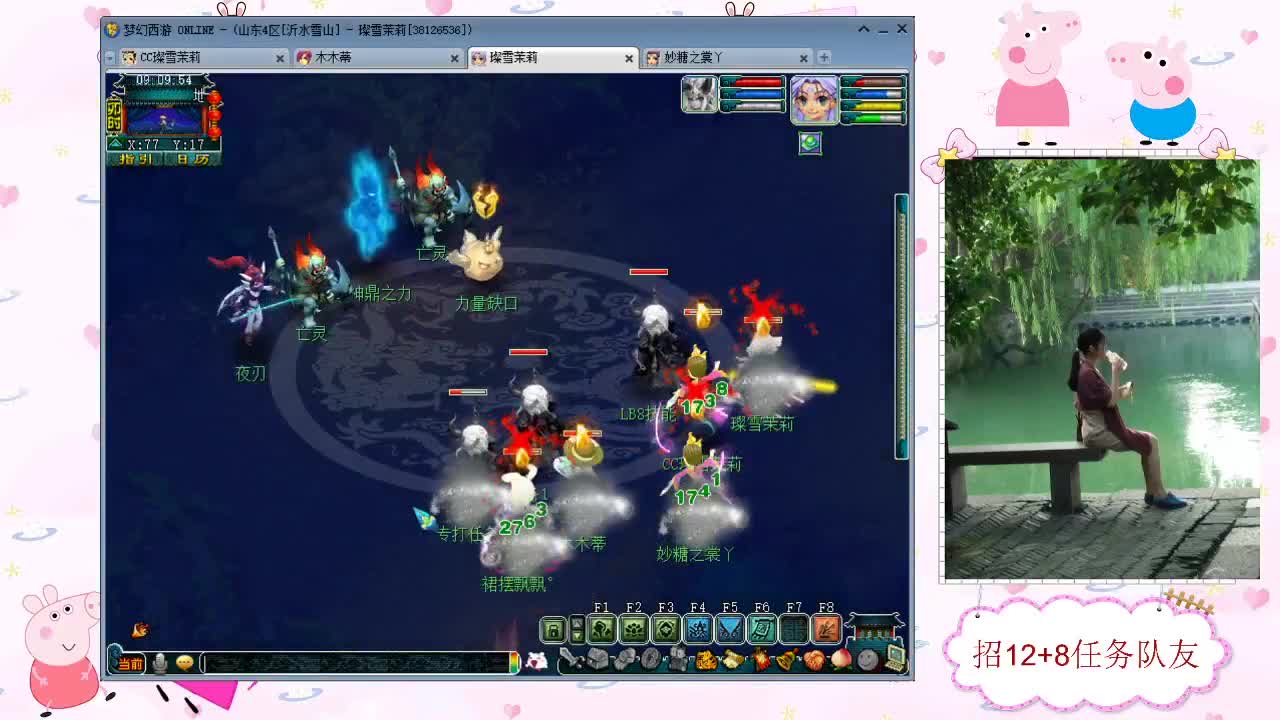
Task: Click the F8 orange skill icon
Action: 826,627
